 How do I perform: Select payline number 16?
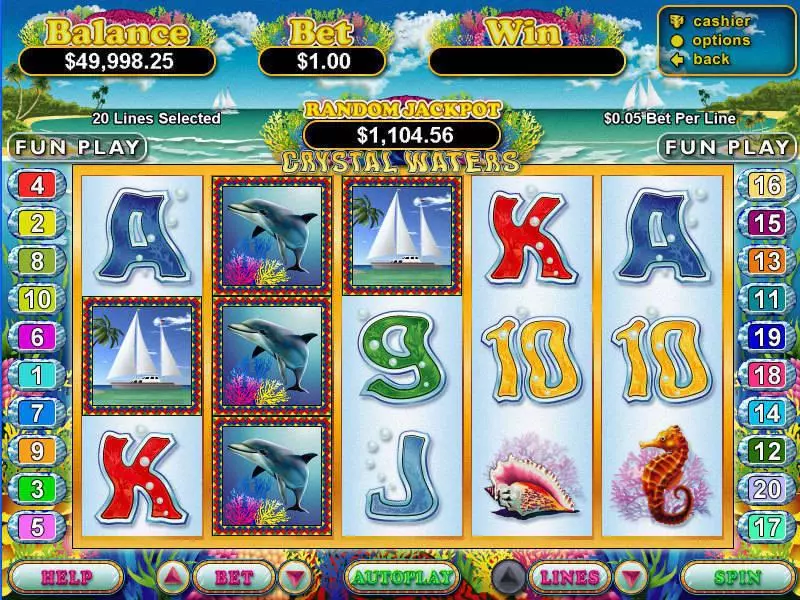click(x=766, y=185)
